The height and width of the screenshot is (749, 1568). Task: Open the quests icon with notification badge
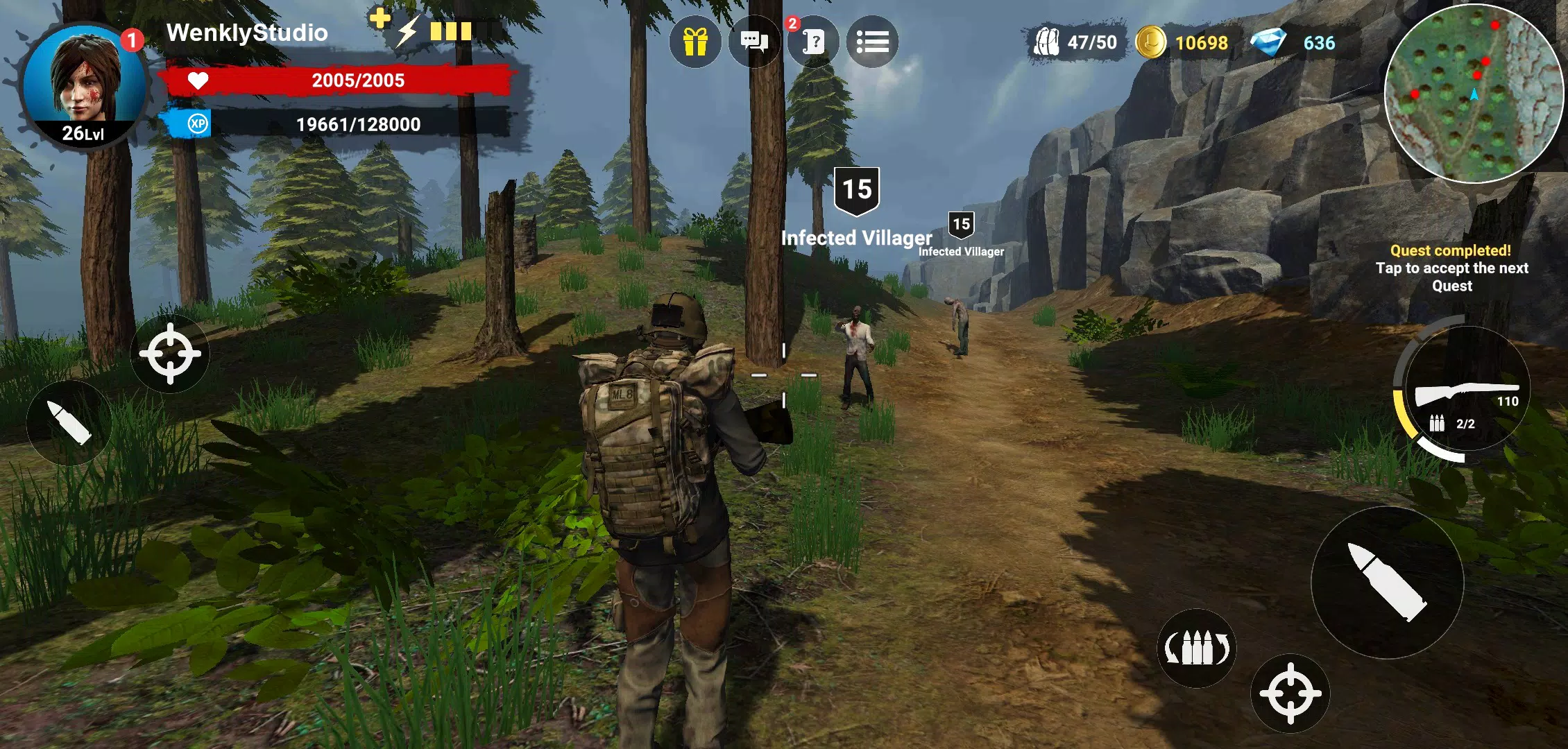[x=815, y=43]
